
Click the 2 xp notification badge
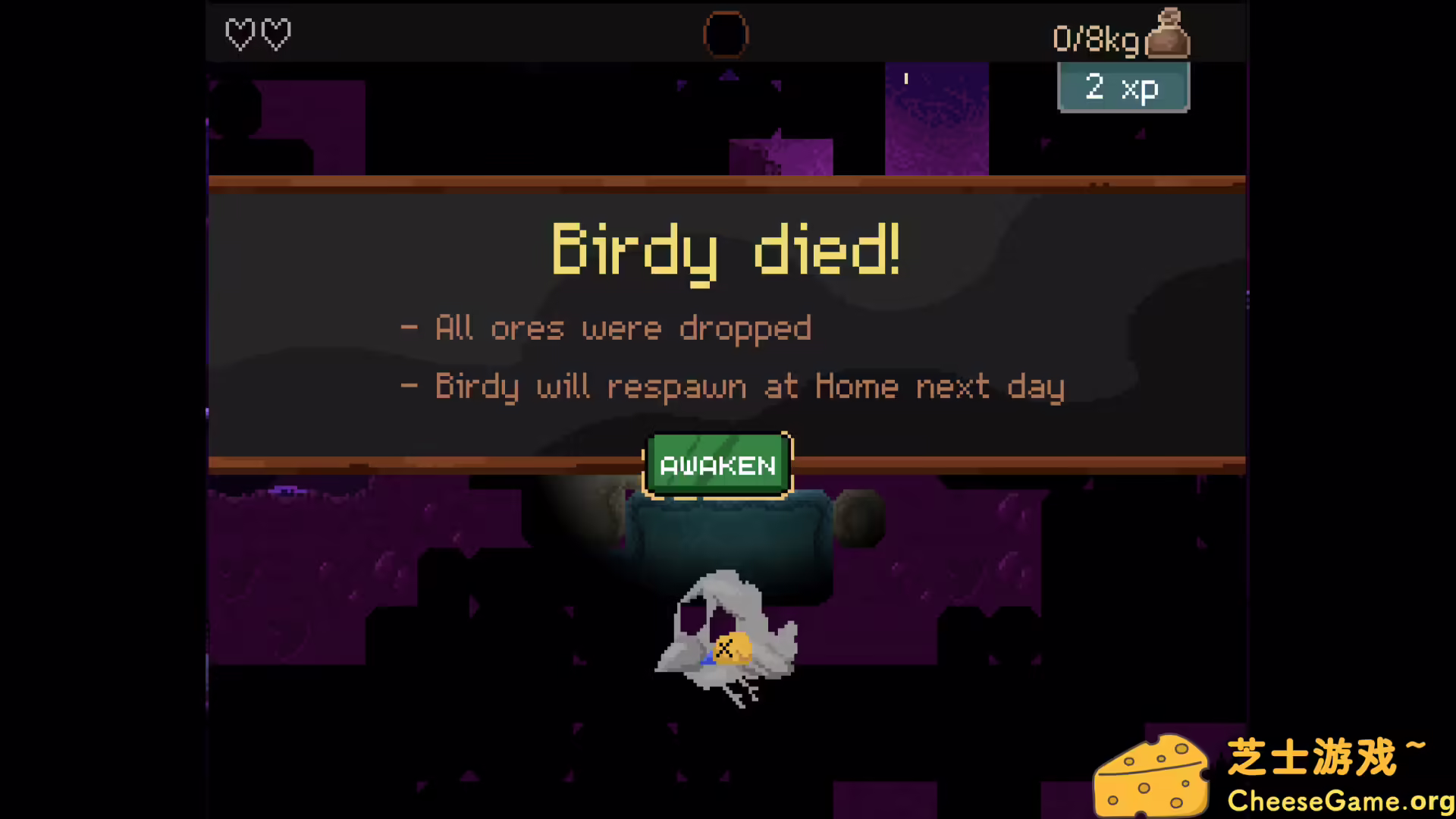pyautogui.click(x=1123, y=87)
